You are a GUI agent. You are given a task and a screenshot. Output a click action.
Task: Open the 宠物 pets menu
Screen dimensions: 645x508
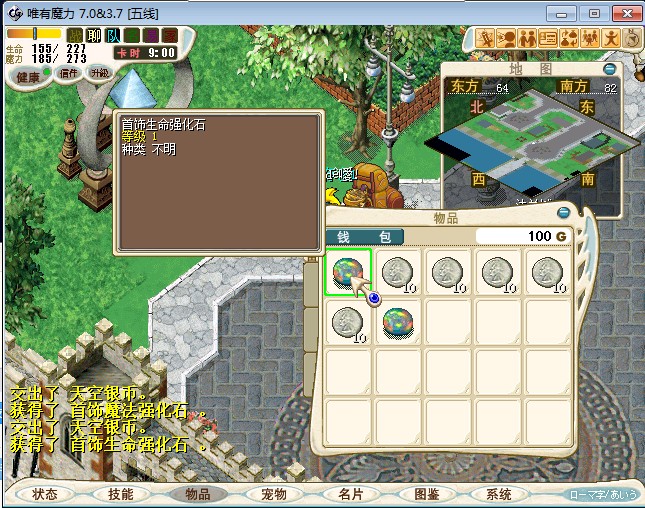(274, 494)
